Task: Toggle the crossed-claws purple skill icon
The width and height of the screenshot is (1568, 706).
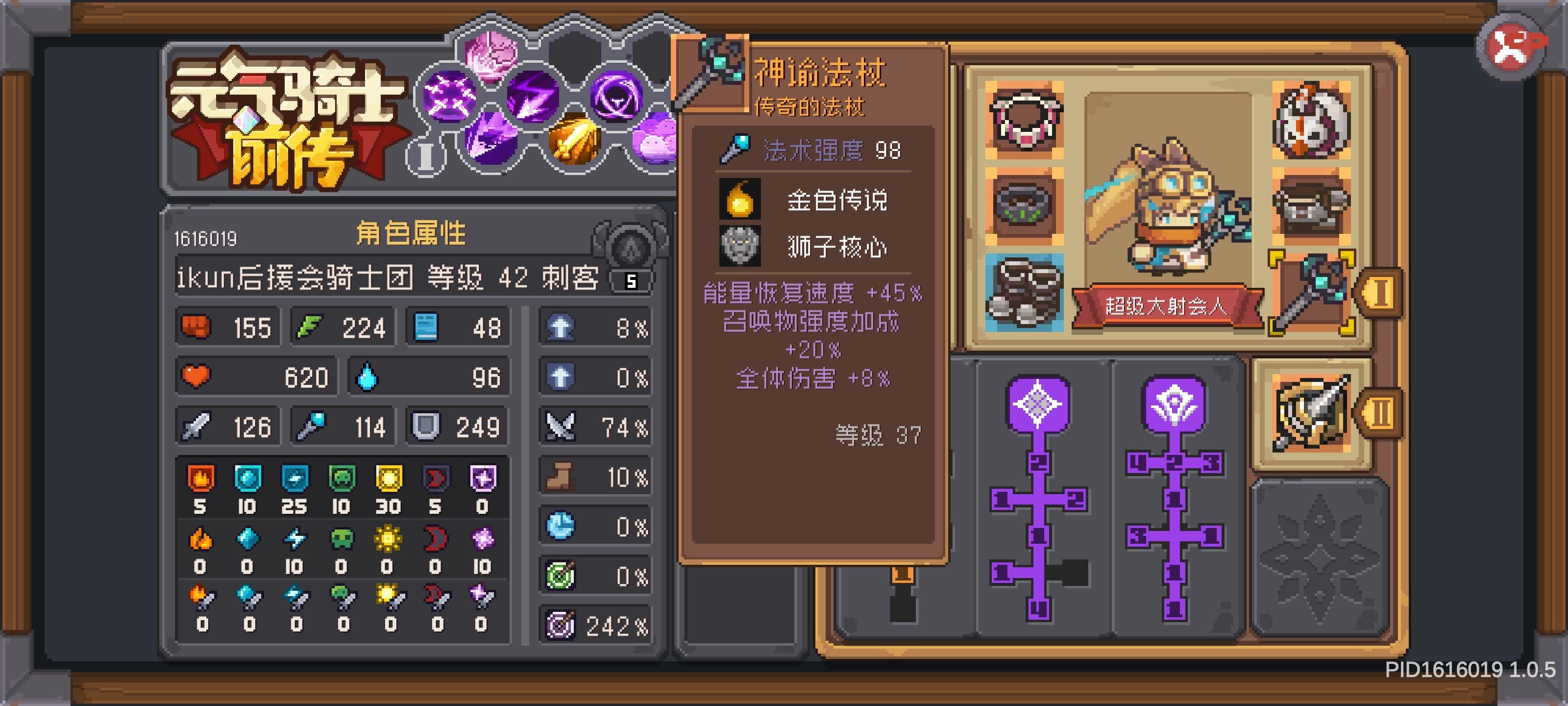Action: click(x=449, y=96)
